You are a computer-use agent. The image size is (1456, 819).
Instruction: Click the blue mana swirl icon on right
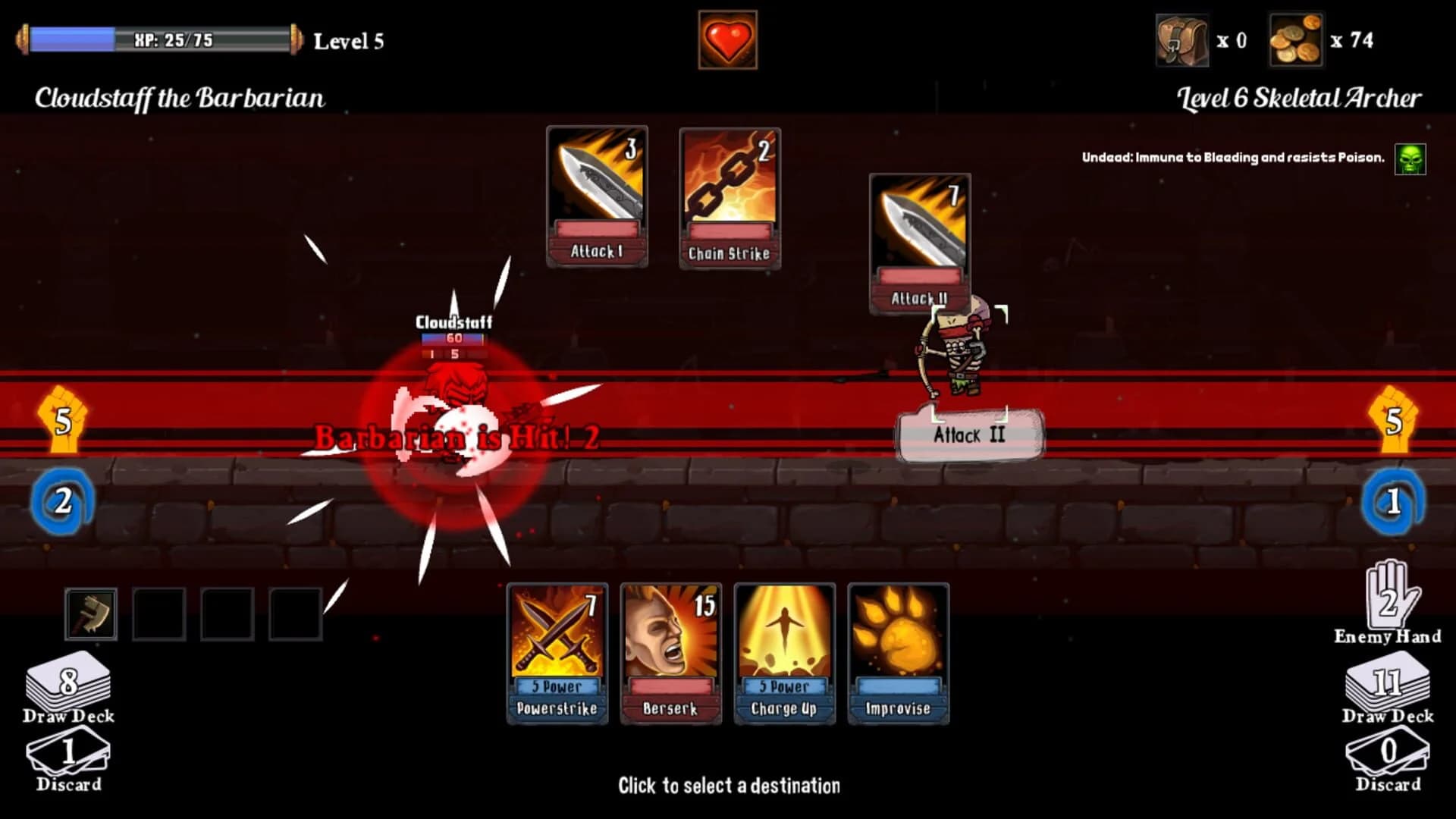pos(1394,501)
